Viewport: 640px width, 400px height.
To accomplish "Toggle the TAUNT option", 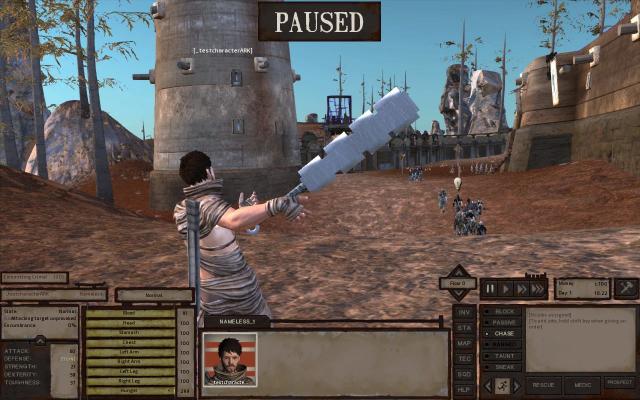I will click(502, 356).
